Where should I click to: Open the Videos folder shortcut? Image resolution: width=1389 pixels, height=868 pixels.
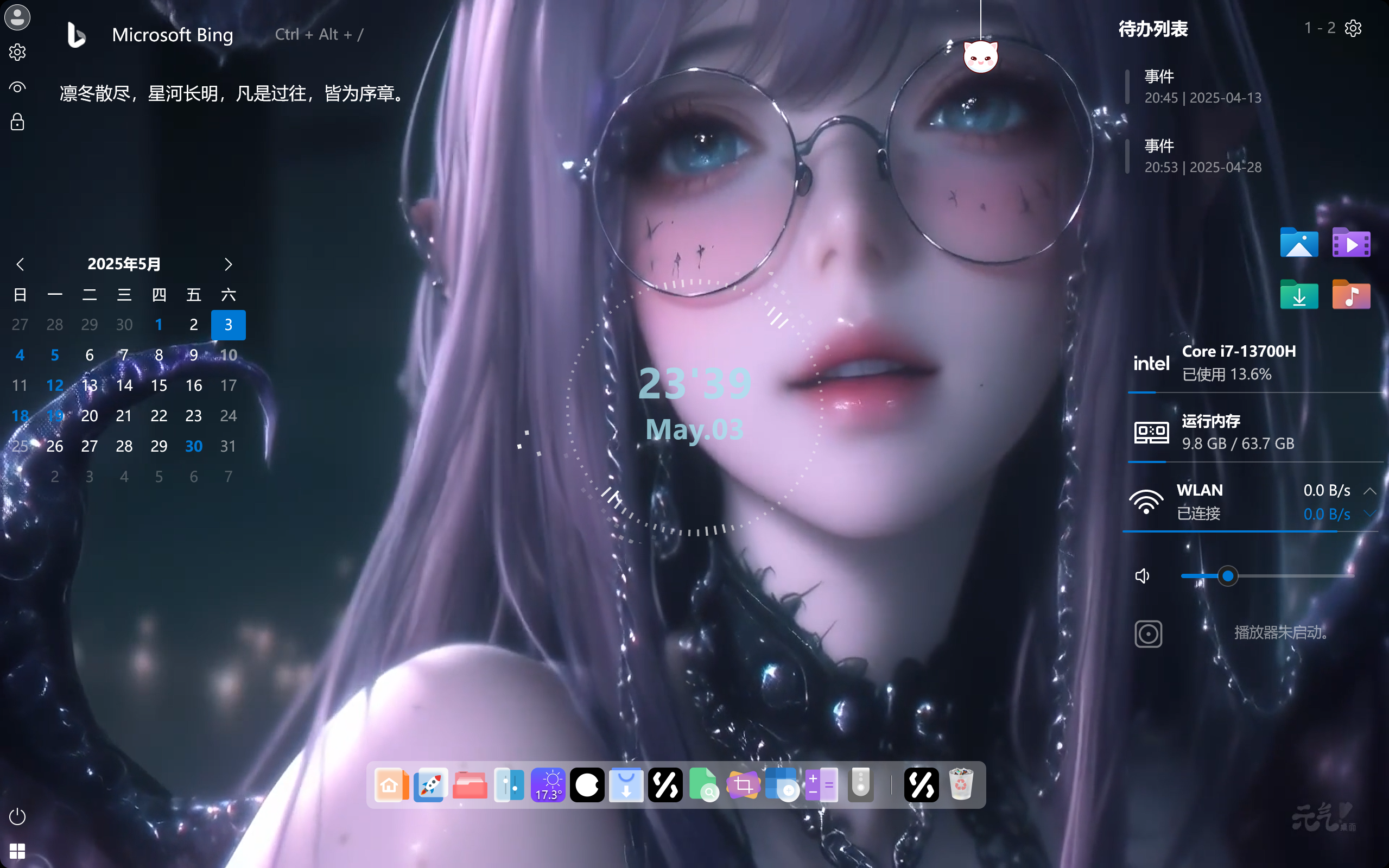[1351, 243]
